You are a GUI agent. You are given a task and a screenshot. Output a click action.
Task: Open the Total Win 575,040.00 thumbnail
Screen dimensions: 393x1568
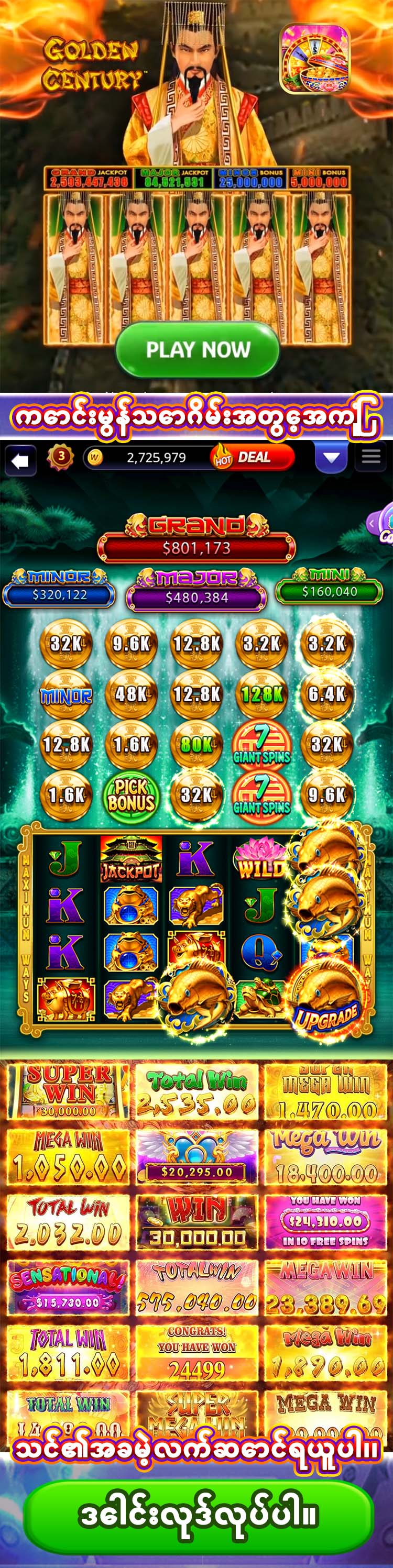(x=197, y=1286)
